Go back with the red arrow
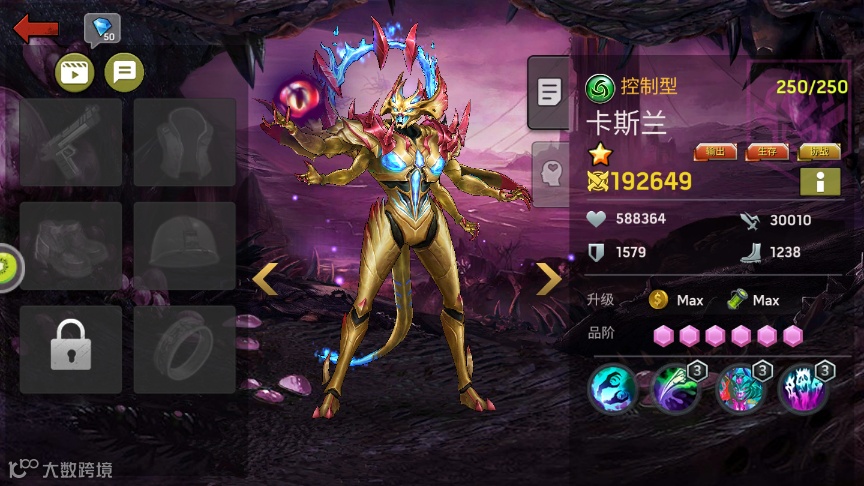Screen dimensions: 864x486 [34, 29]
